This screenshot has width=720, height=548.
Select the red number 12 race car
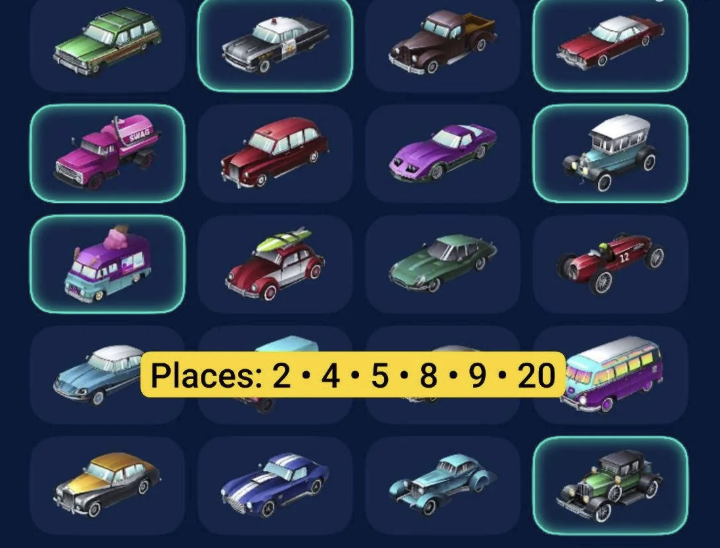[x=610, y=264]
